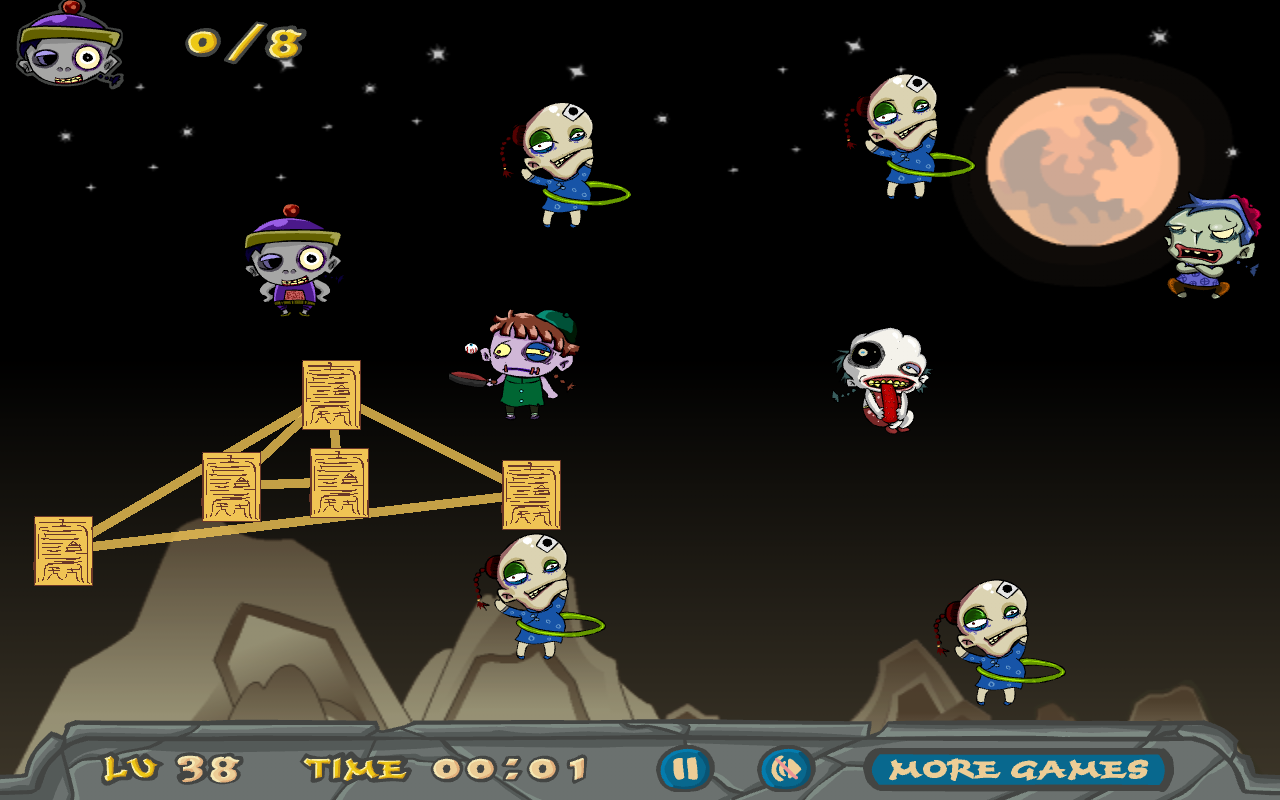Open the More Games link
Screen dimensions: 1280x800
click(x=1018, y=769)
